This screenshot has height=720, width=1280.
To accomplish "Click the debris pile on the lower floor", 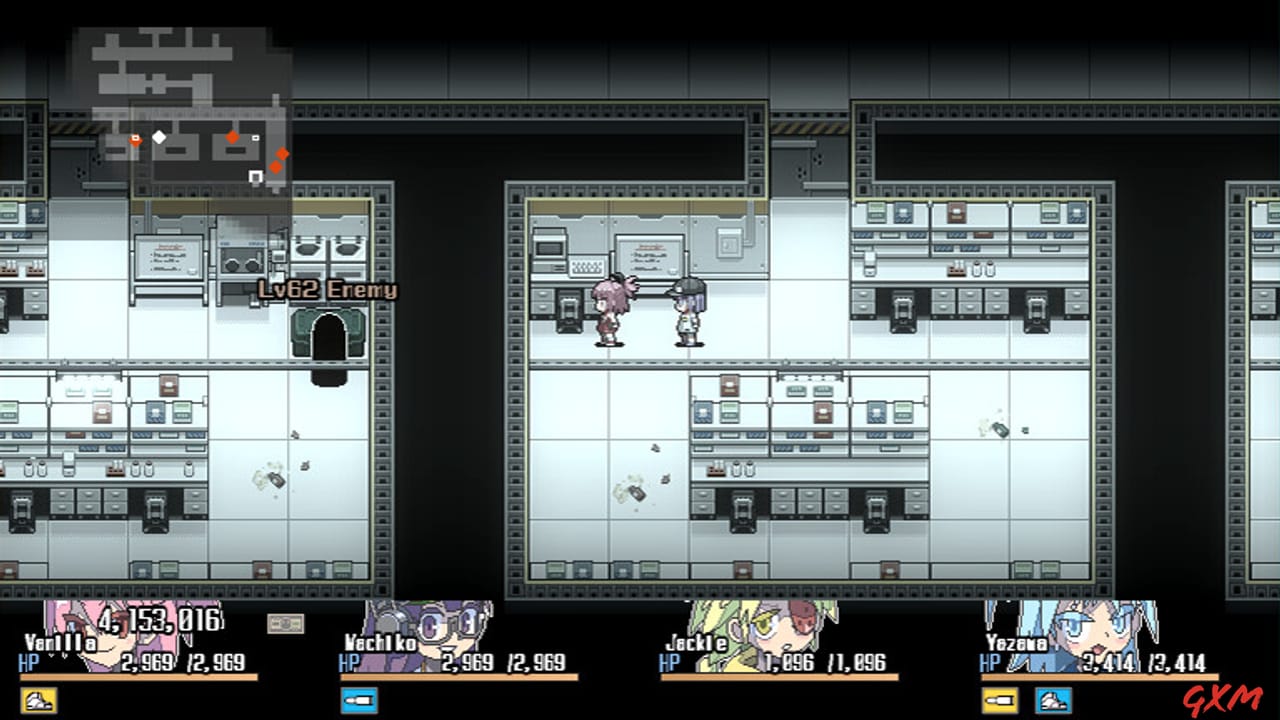I will 627,491.
